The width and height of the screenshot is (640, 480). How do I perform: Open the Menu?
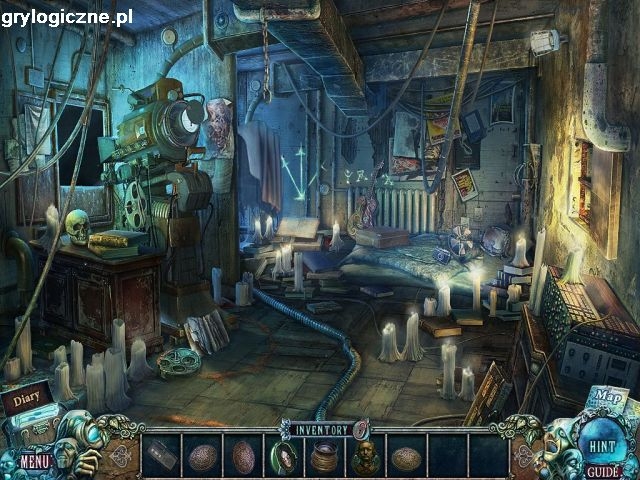tap(34, 461)
